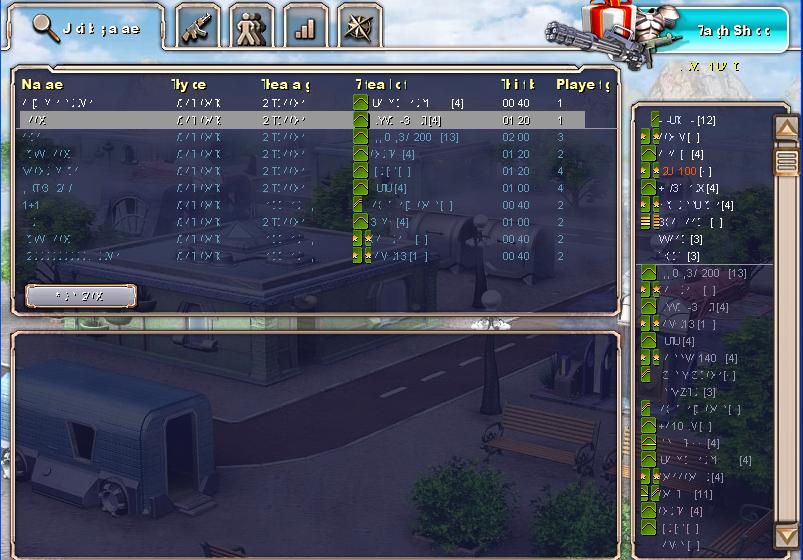Viewport: 803px width, 560px height.
Task: Select the highlighted room row showing 01 20
Action: click(x=315, y=120)
